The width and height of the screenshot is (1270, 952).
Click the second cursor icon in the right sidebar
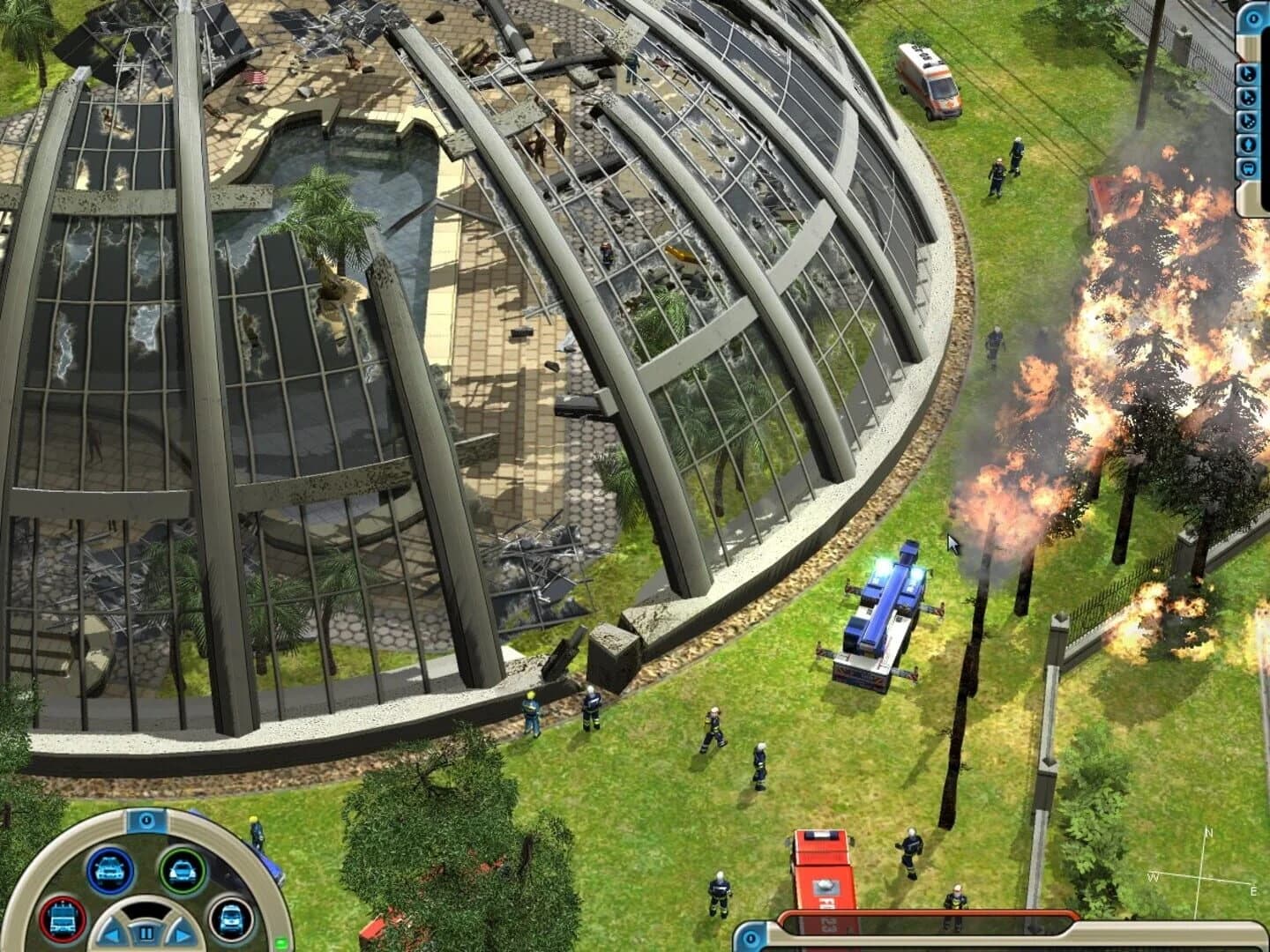pos(1247,99)
